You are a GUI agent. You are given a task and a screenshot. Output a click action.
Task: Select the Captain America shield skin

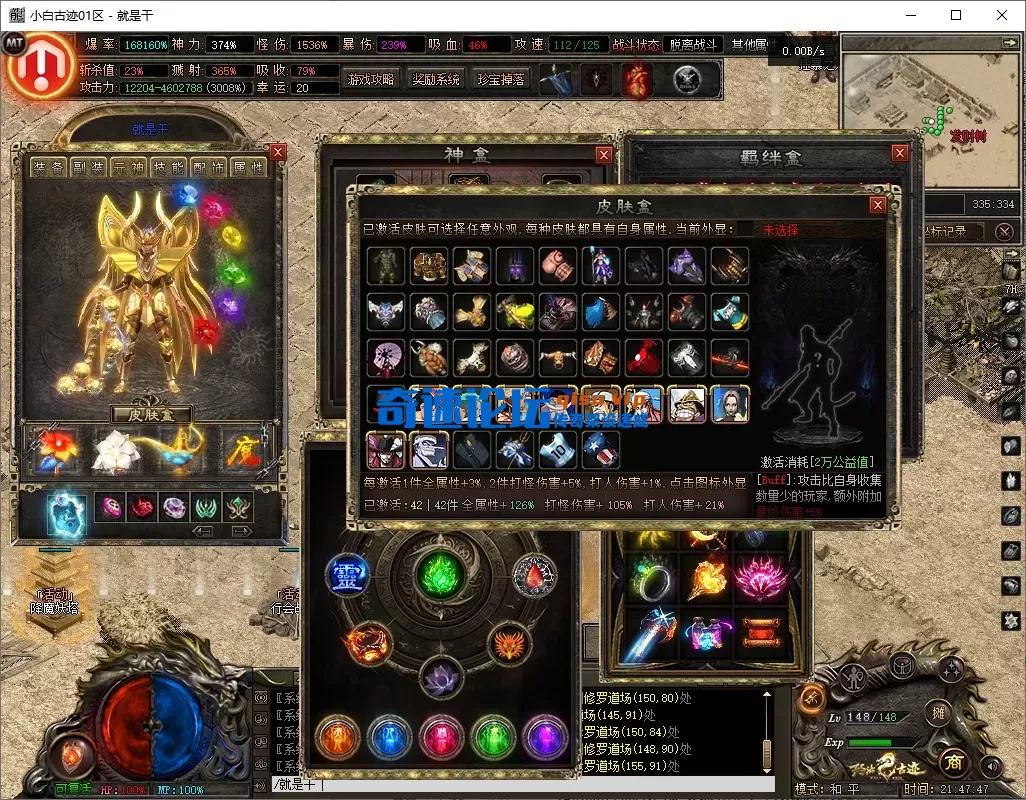[x=600, y=449]
